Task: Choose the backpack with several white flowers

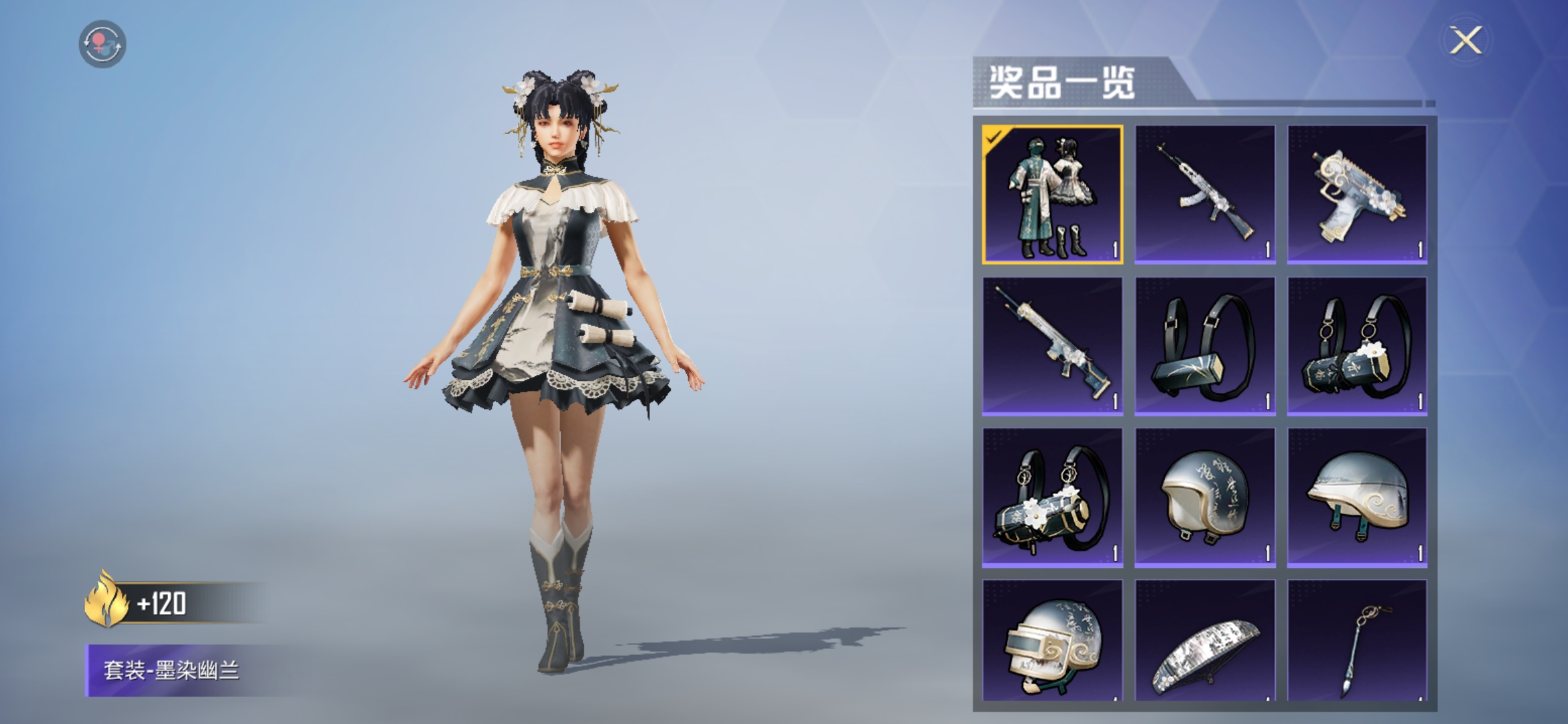Action: [1052, 497]
